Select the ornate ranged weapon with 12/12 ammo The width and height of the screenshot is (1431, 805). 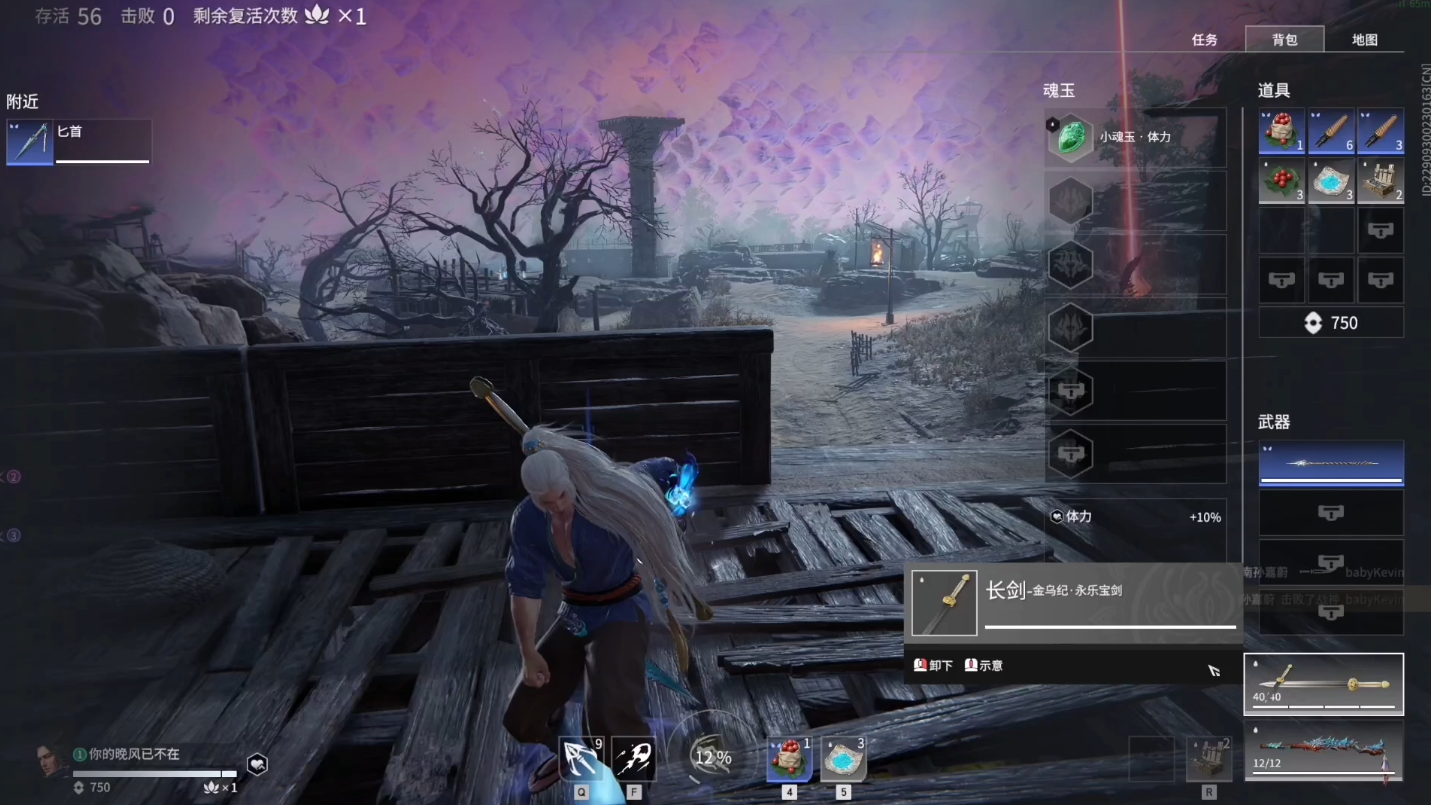1323,752
